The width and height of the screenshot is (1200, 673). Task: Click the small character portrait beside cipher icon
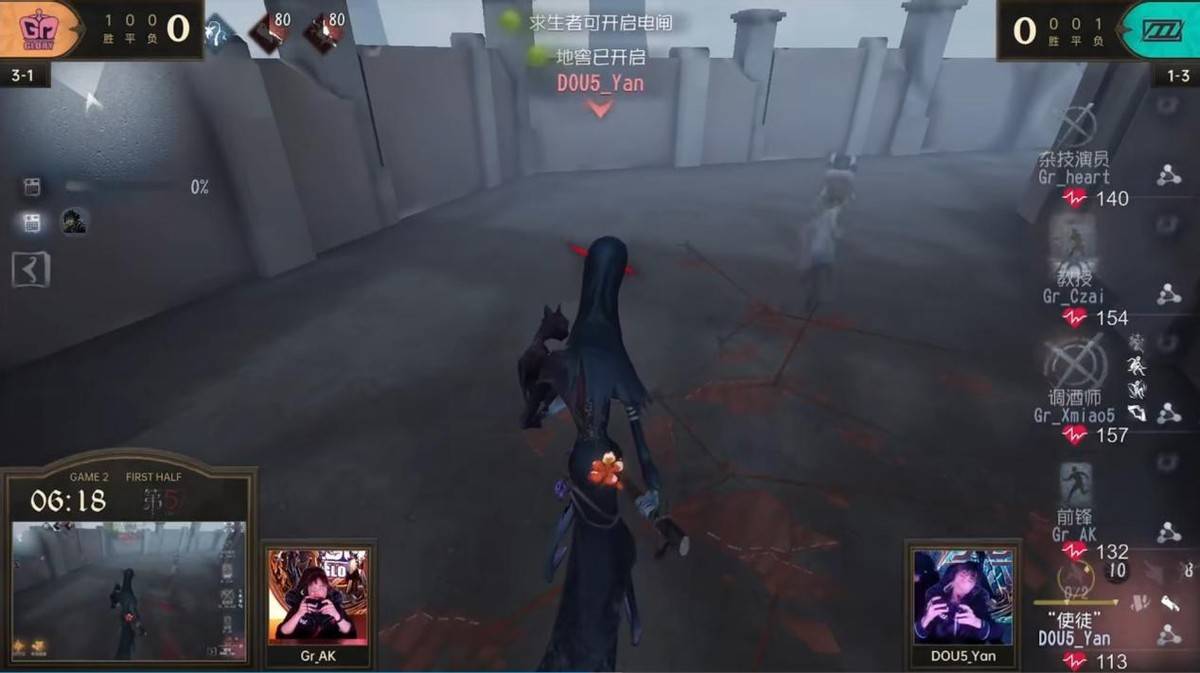click(73, 222)
